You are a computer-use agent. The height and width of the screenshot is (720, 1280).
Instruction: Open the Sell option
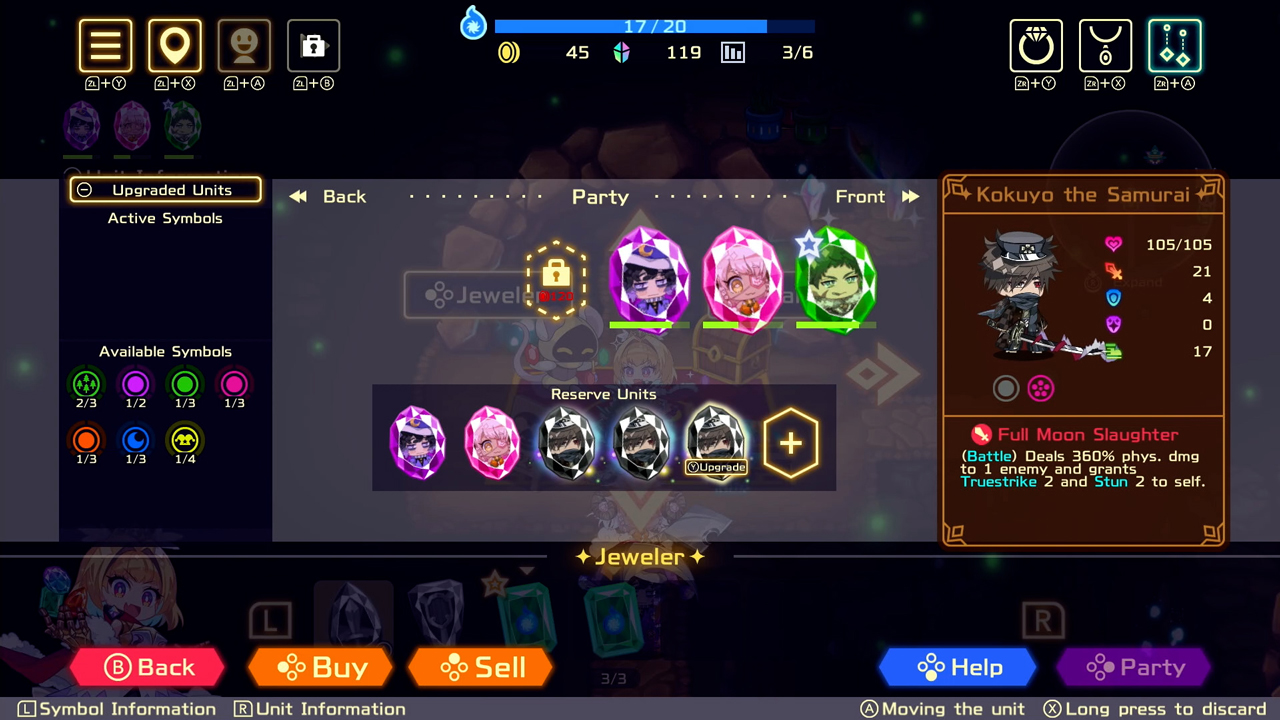click(480, 667)
